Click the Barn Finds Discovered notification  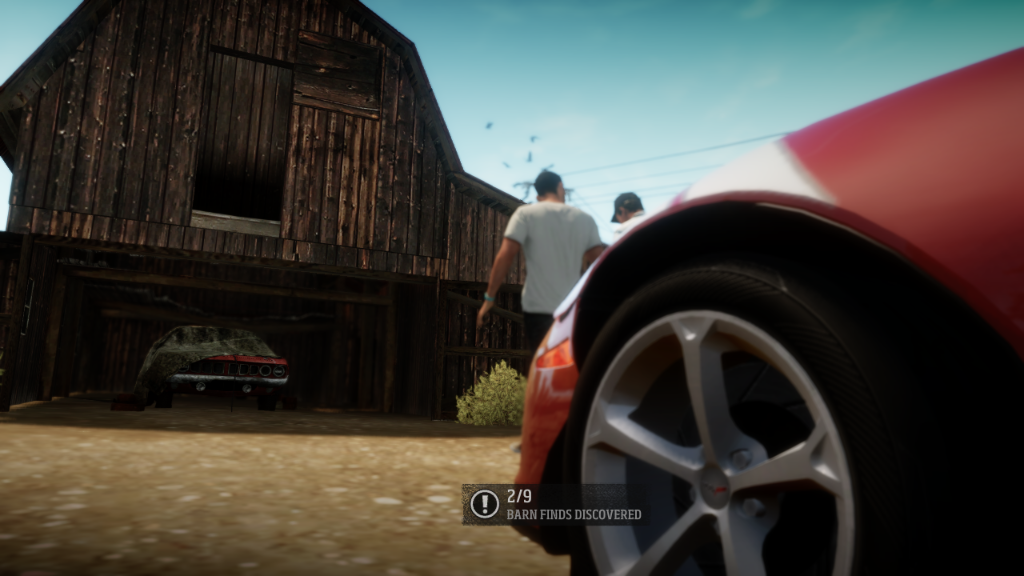click(x=556, y=505)
